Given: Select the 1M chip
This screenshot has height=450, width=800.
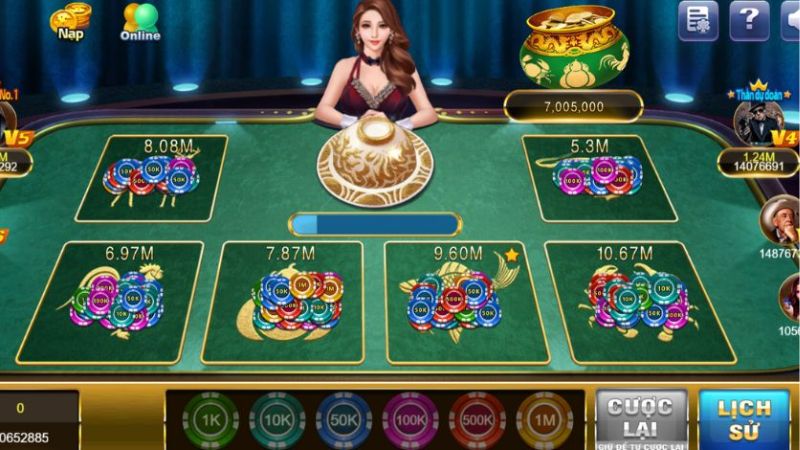Looking at the screenshot, I should click(545, 419).
